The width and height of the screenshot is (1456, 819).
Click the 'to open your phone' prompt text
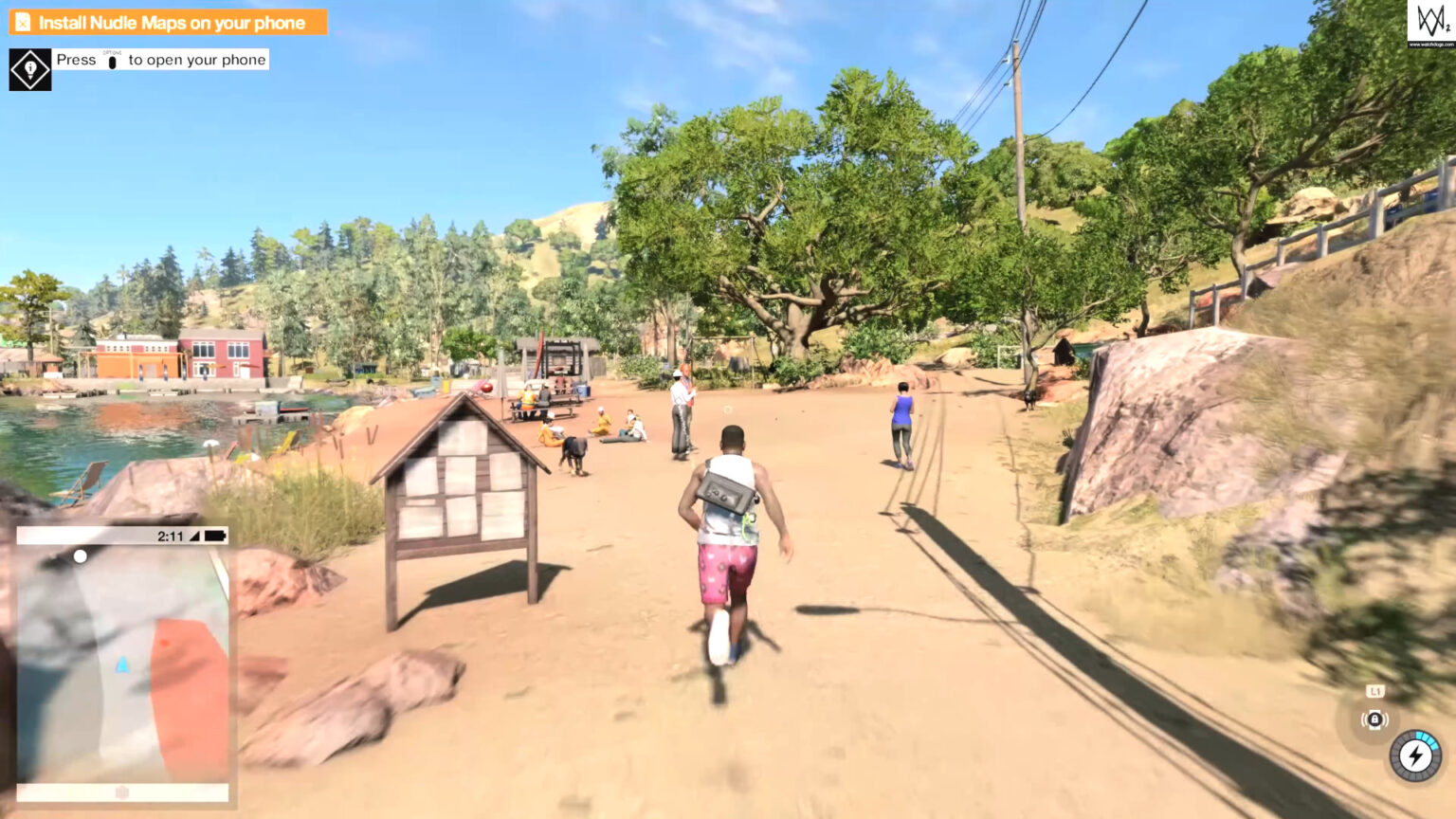click(x=195, y=60)
